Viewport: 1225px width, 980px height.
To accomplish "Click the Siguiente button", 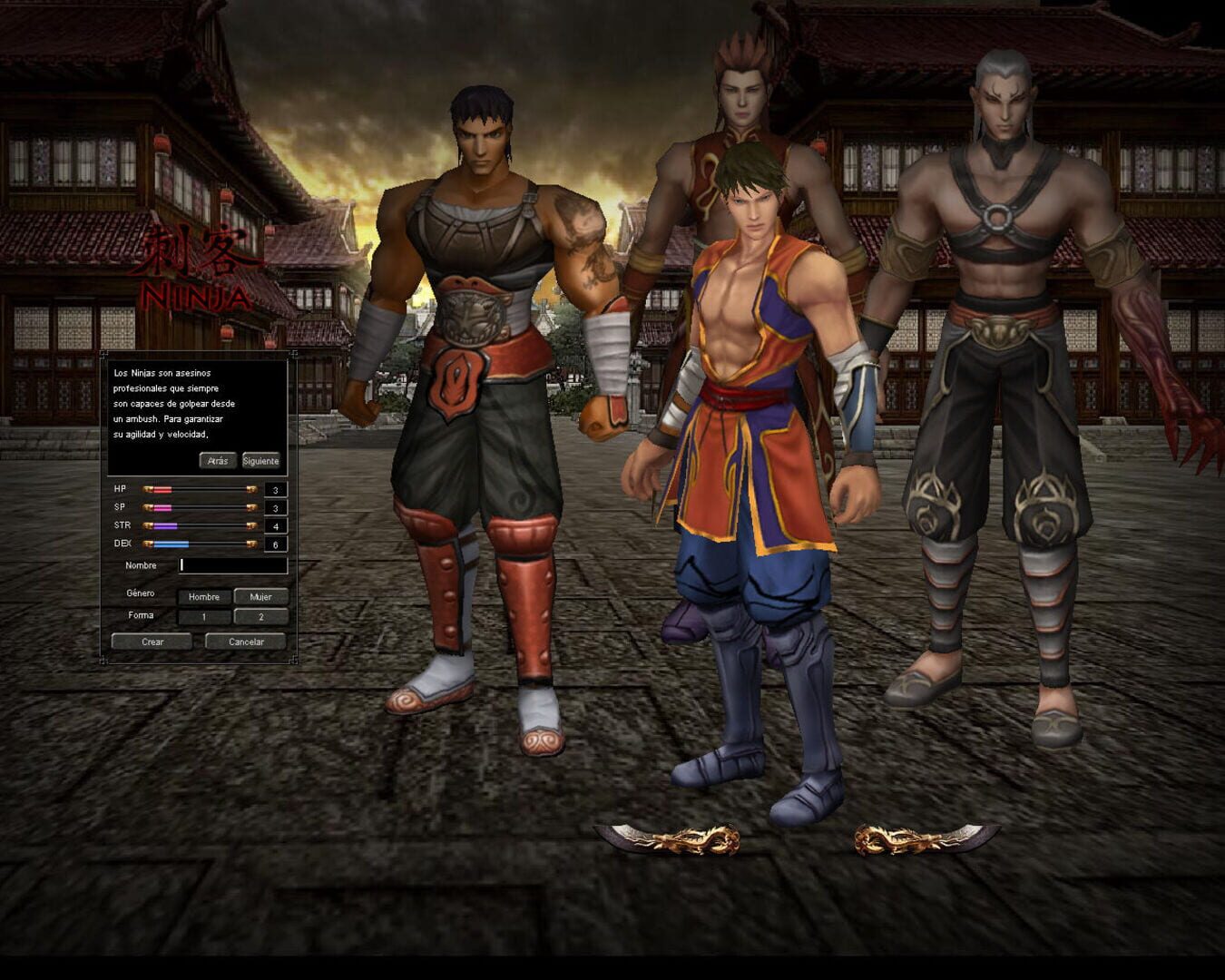I will [260, 460].
